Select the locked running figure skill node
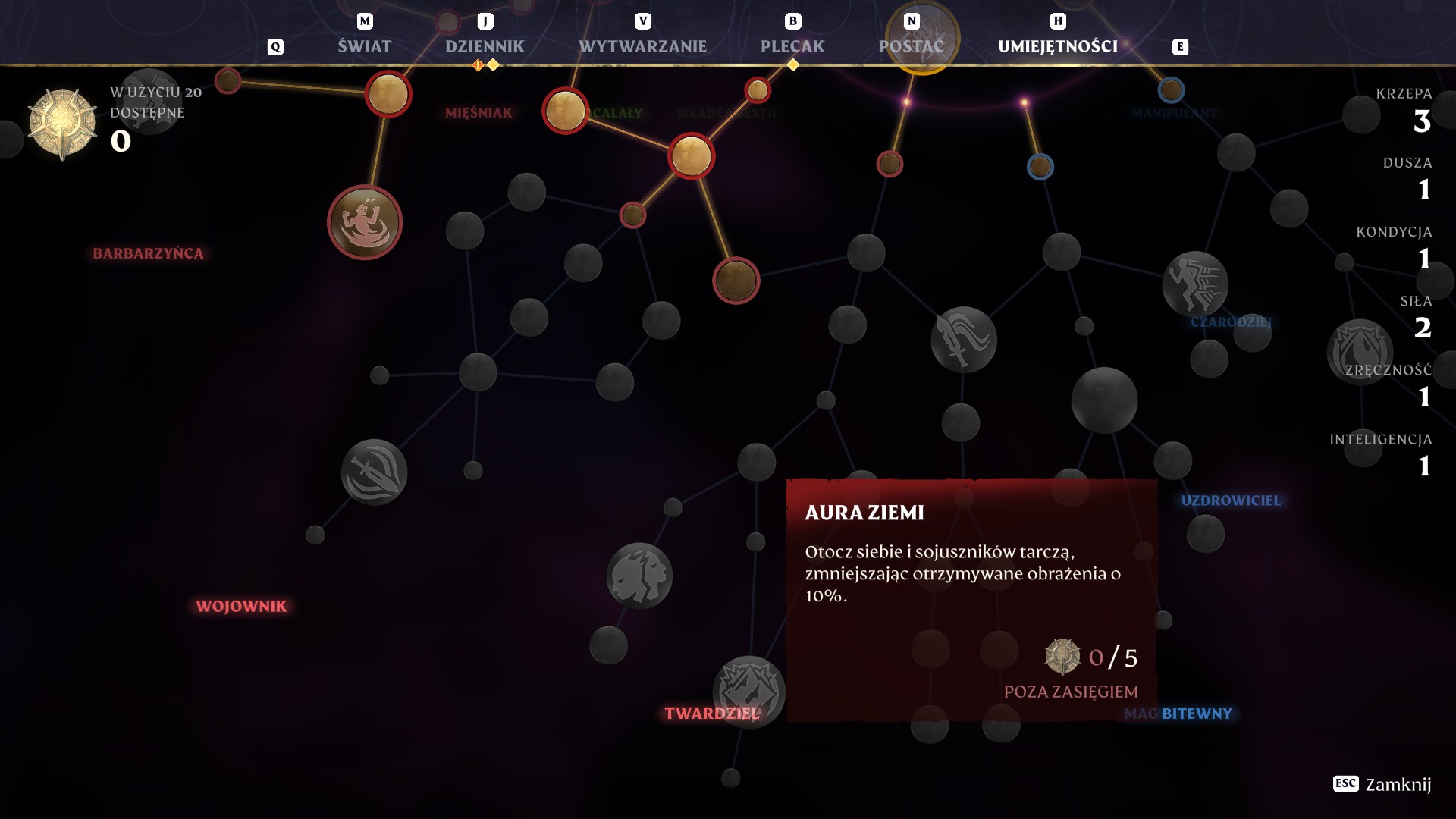The width and height of the screenshot is (1456, 819). point(1195,284)
